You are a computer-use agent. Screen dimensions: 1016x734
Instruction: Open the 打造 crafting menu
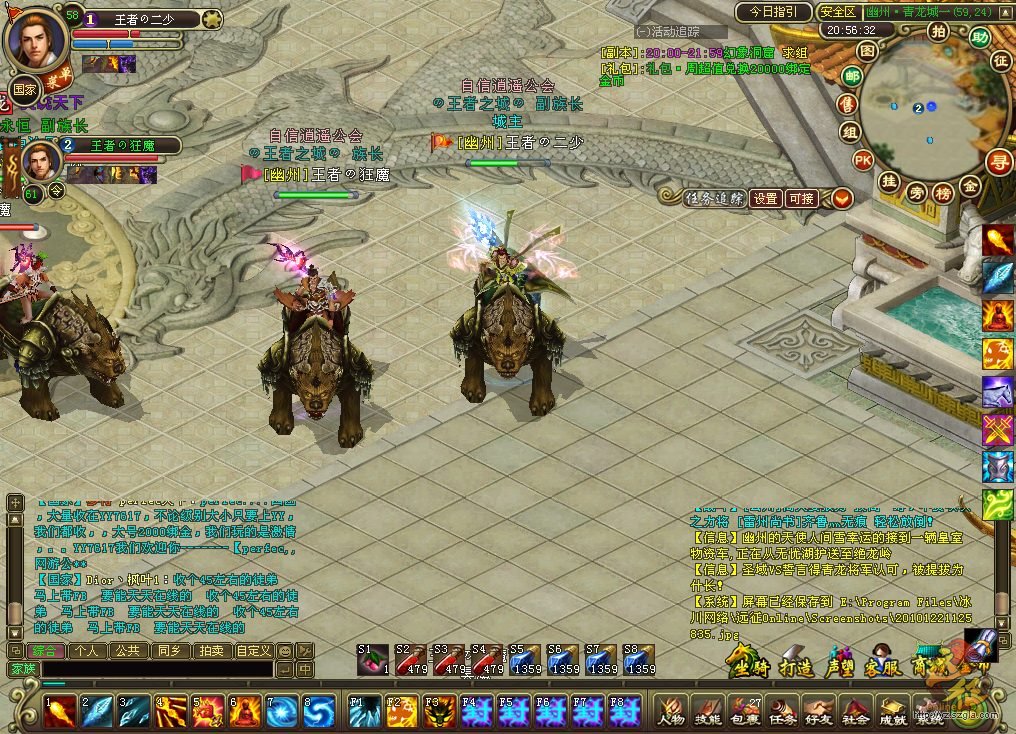tap(796, 666)
